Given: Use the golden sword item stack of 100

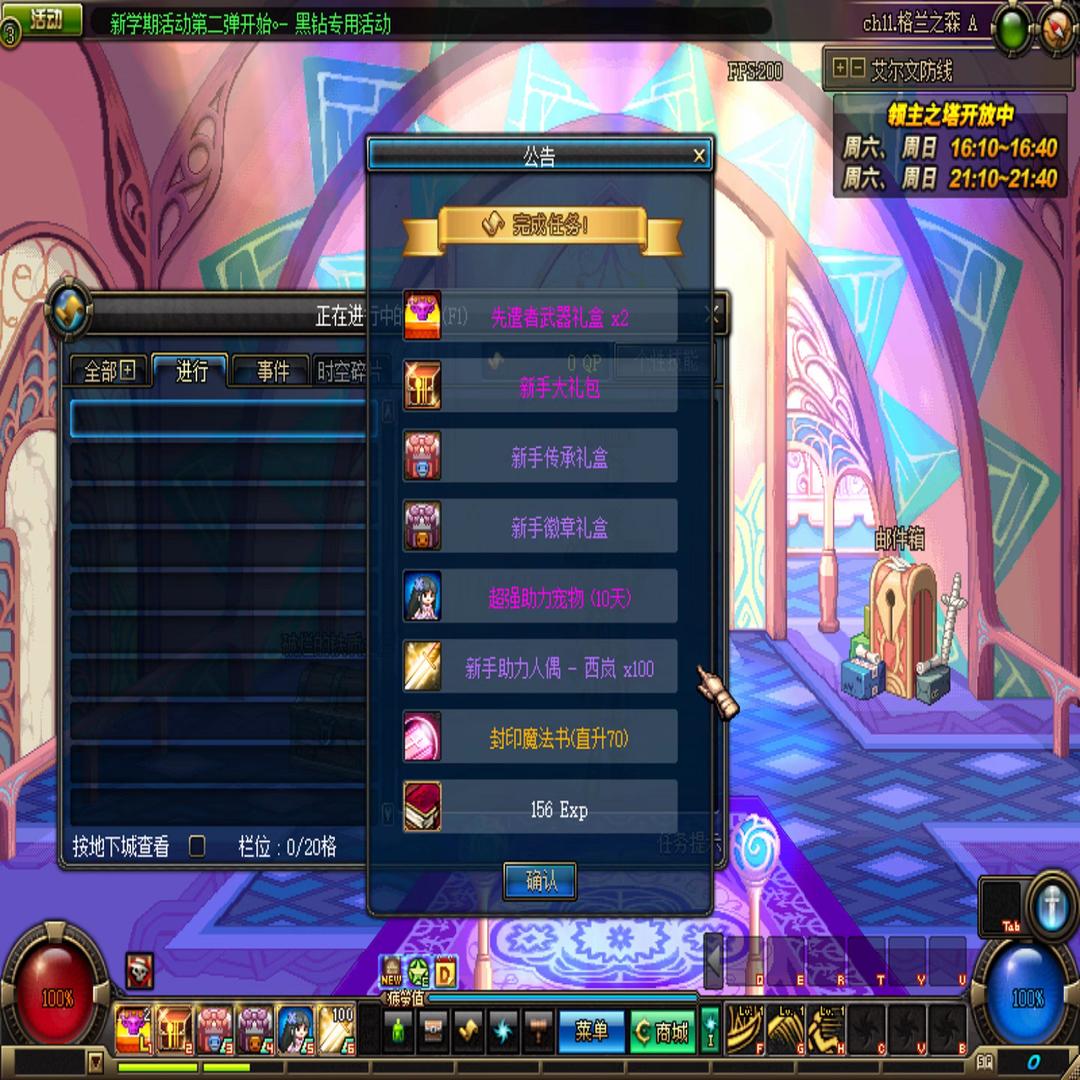Looking at the screenshot, I should pos(336,1029).
